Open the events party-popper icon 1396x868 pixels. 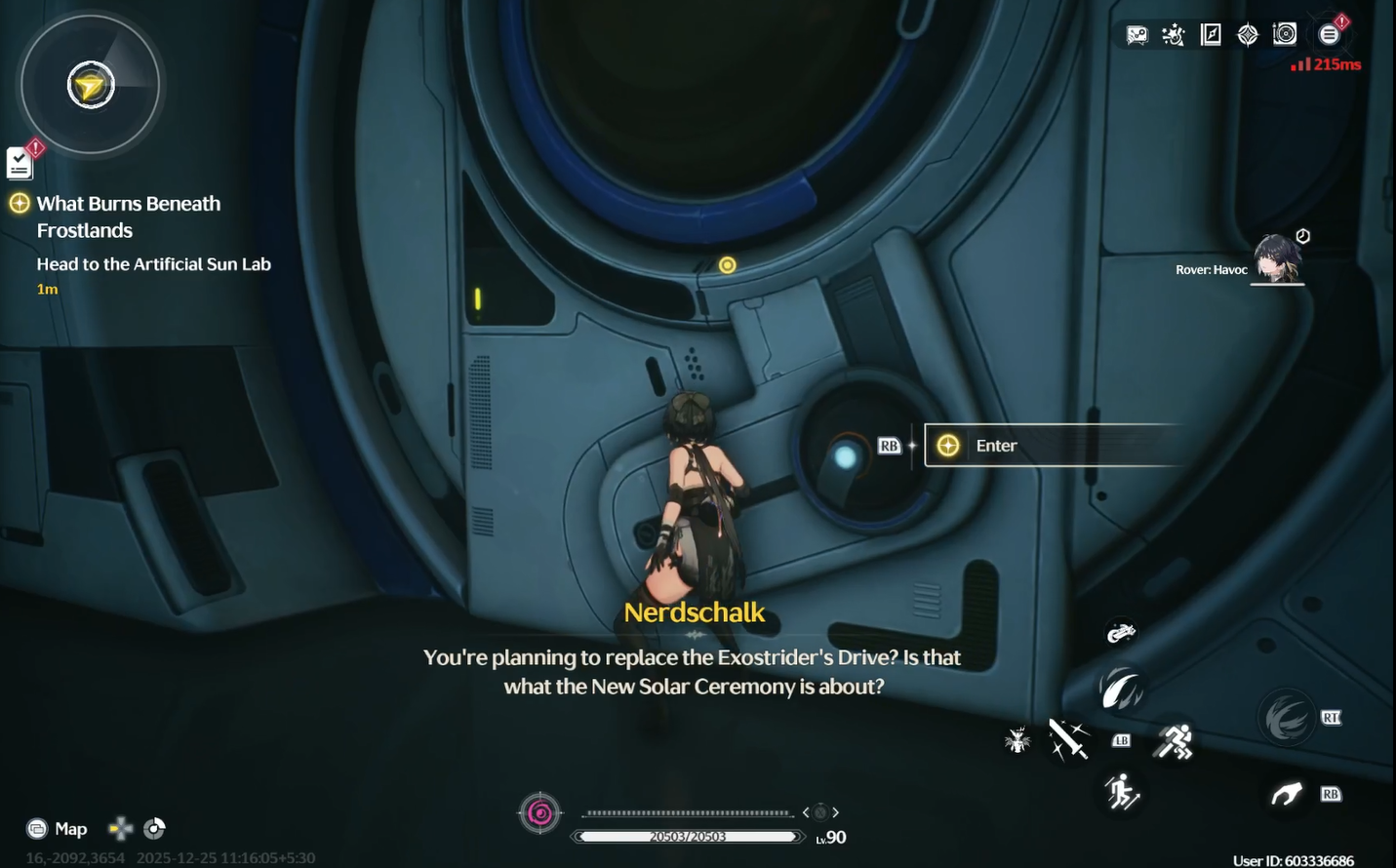pos(1174,35)
